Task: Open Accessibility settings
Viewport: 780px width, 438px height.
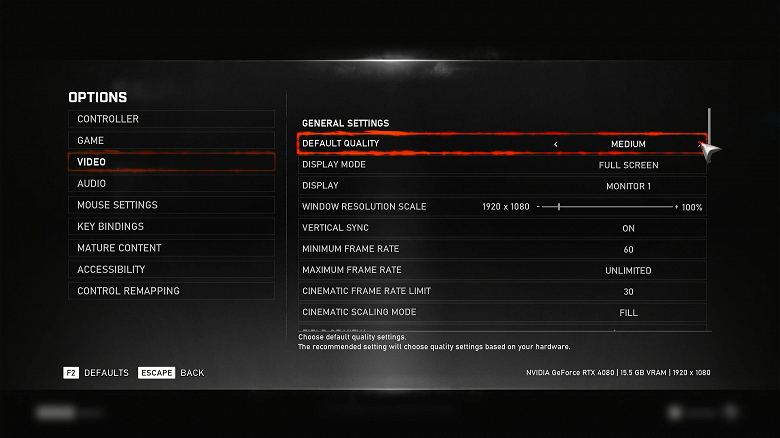Action: (x=170, y=270)
